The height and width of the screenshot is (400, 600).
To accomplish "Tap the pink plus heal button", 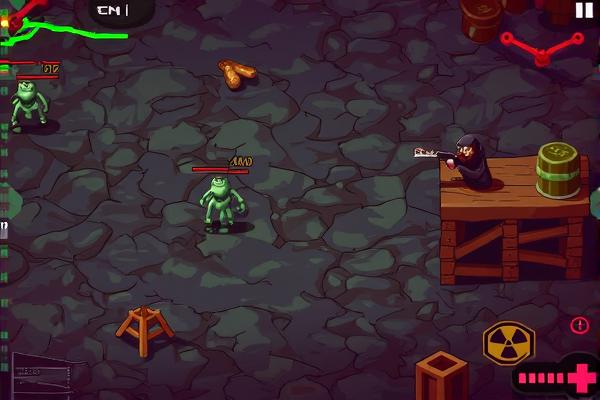I will coord(581,379).
